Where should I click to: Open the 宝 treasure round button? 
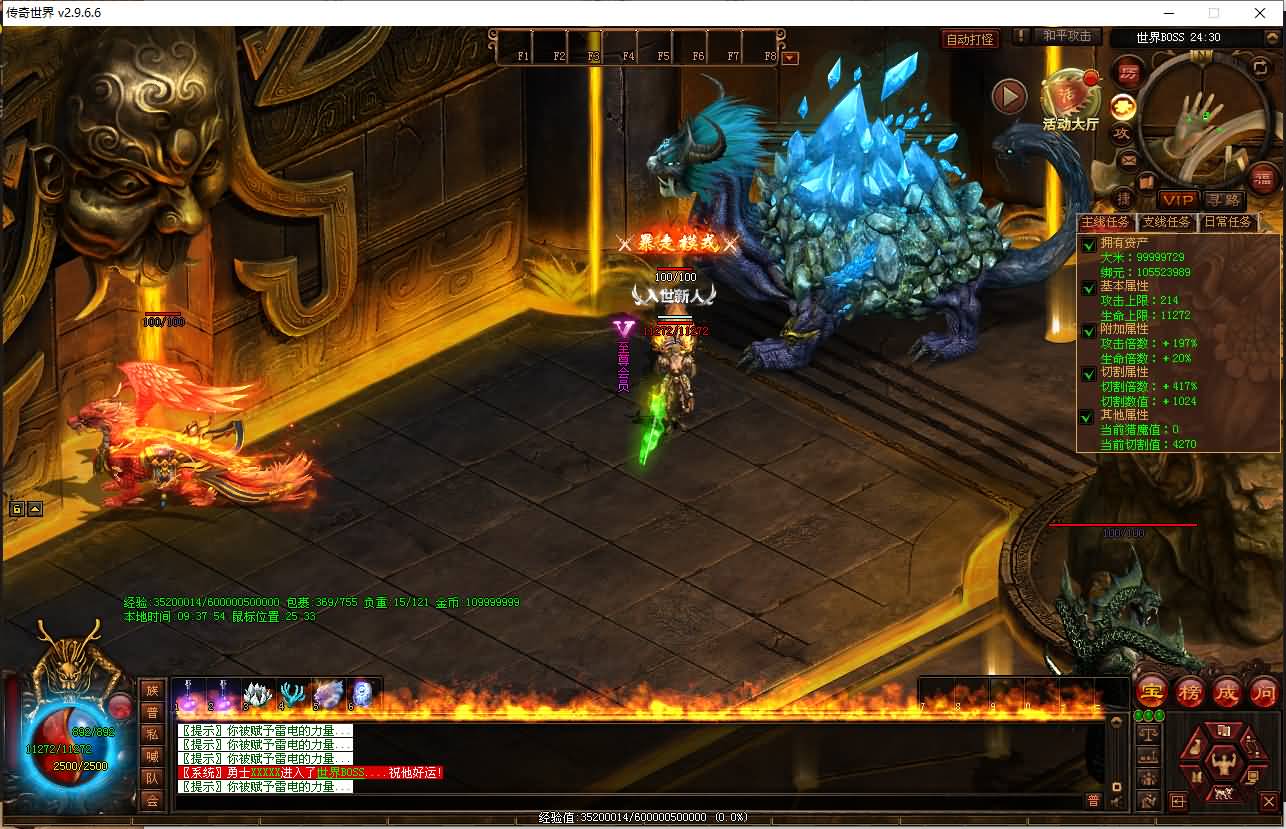pyautogui.click(x=1153, y=691)
